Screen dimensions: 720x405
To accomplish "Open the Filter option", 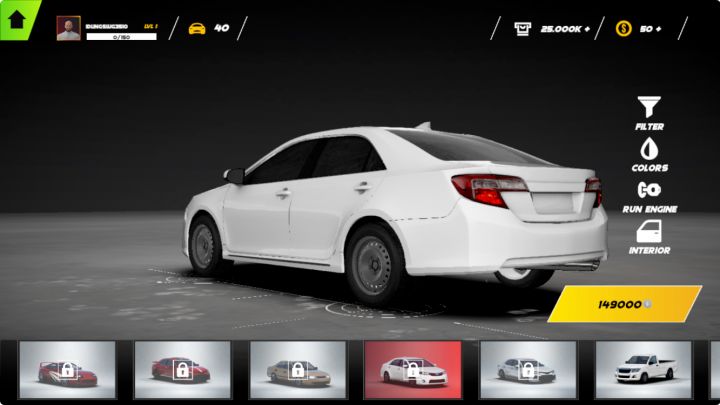I will click(x=649, y=112).
